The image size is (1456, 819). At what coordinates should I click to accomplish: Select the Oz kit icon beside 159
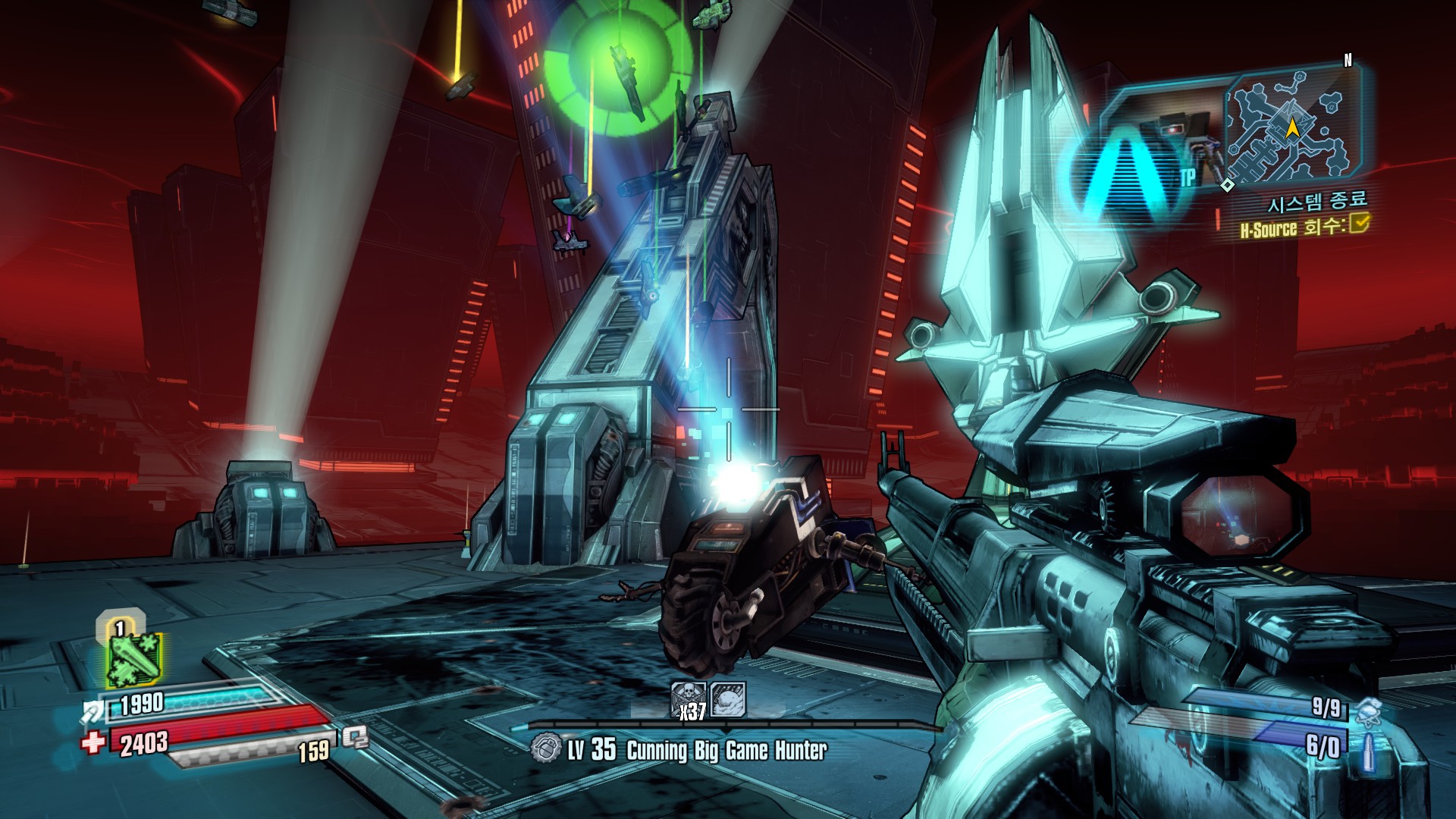pos(354,736)
